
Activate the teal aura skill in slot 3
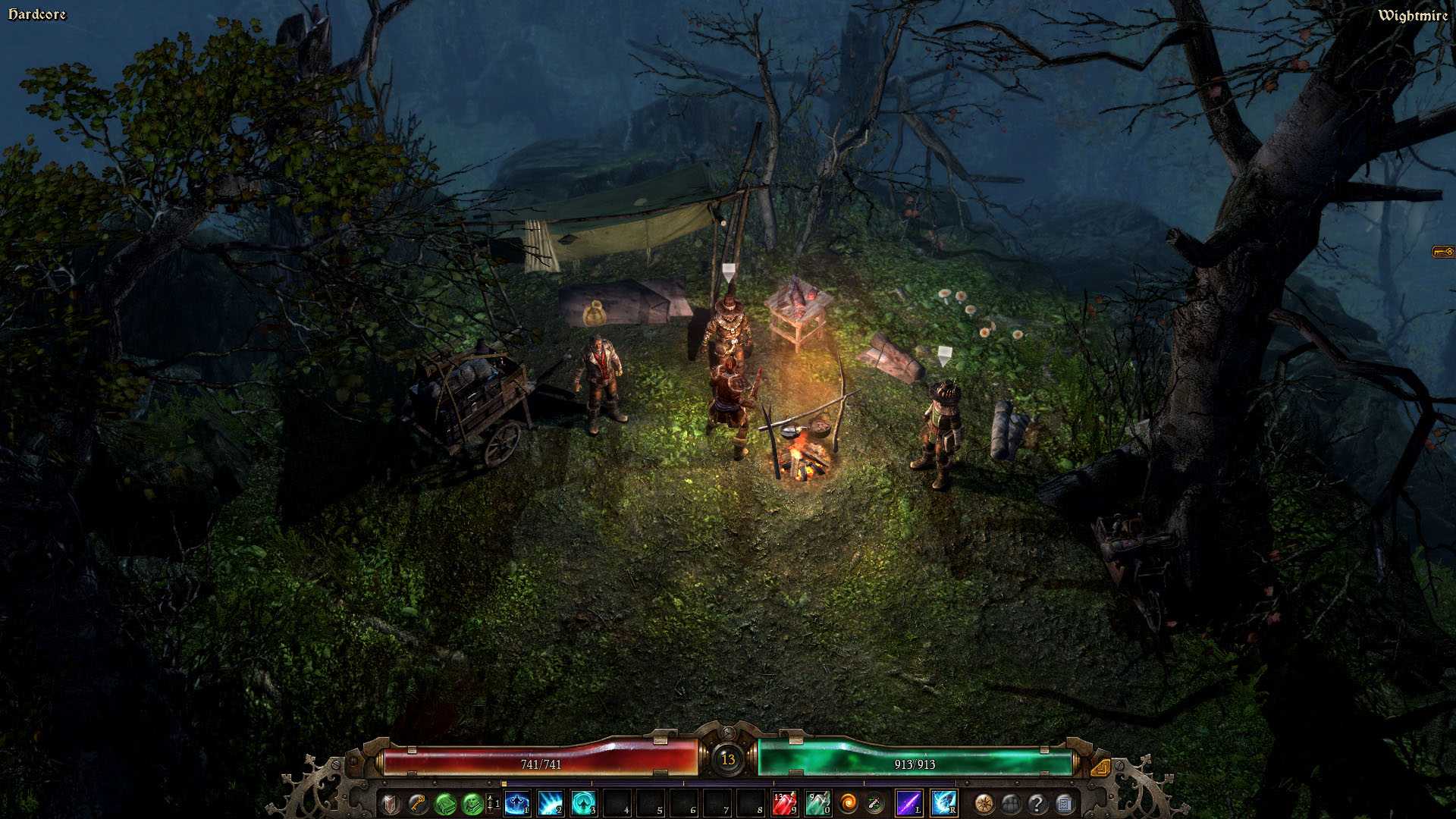584,803
